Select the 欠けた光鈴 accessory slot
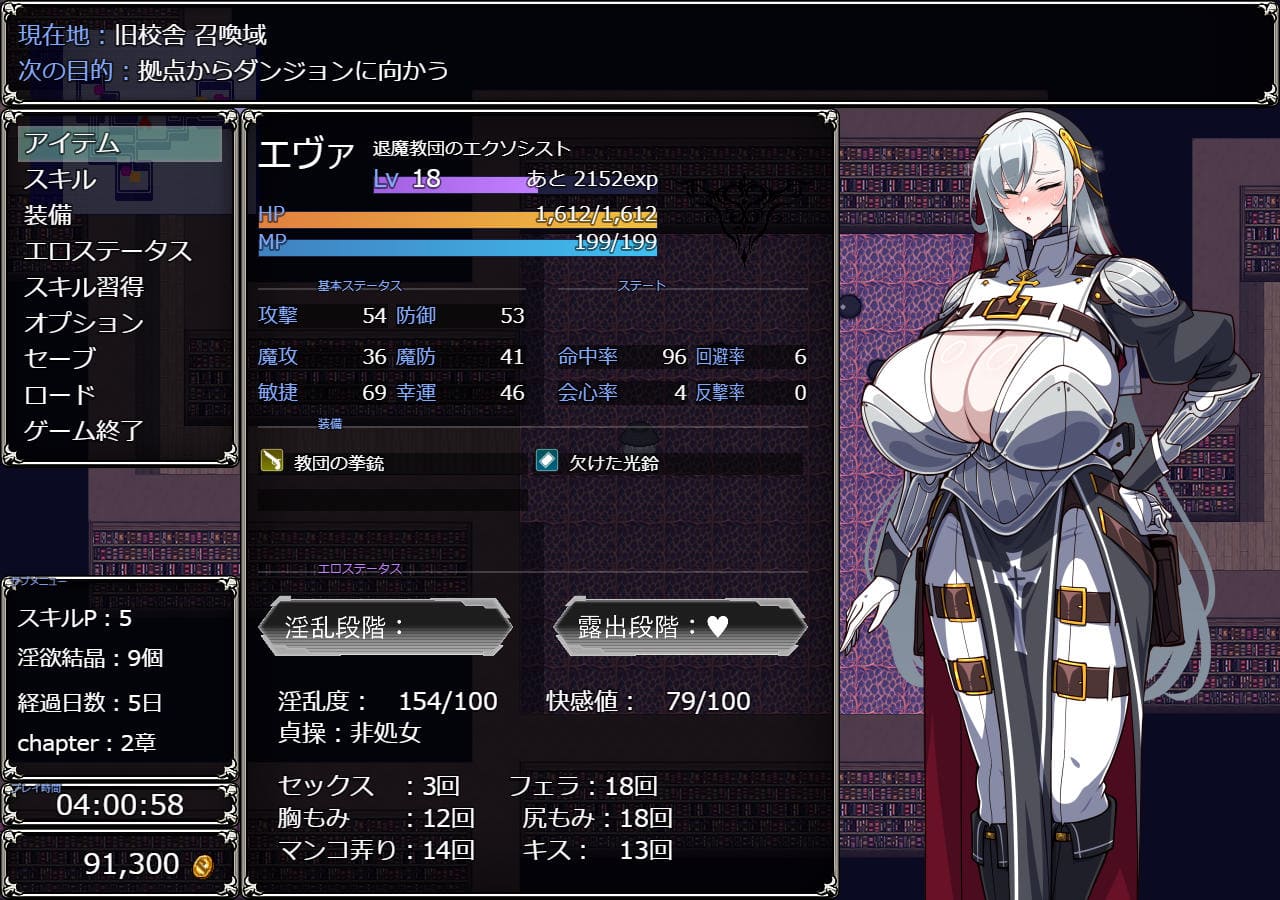The width and height of the screenshot is (1280, 900). coord(614,464)
